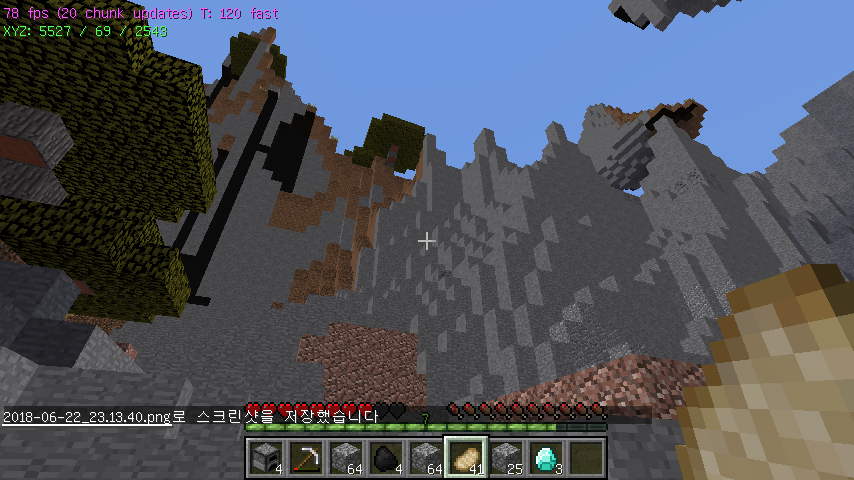
Task: Select the cobblestone stack of 25
Action: click(505, 456)
